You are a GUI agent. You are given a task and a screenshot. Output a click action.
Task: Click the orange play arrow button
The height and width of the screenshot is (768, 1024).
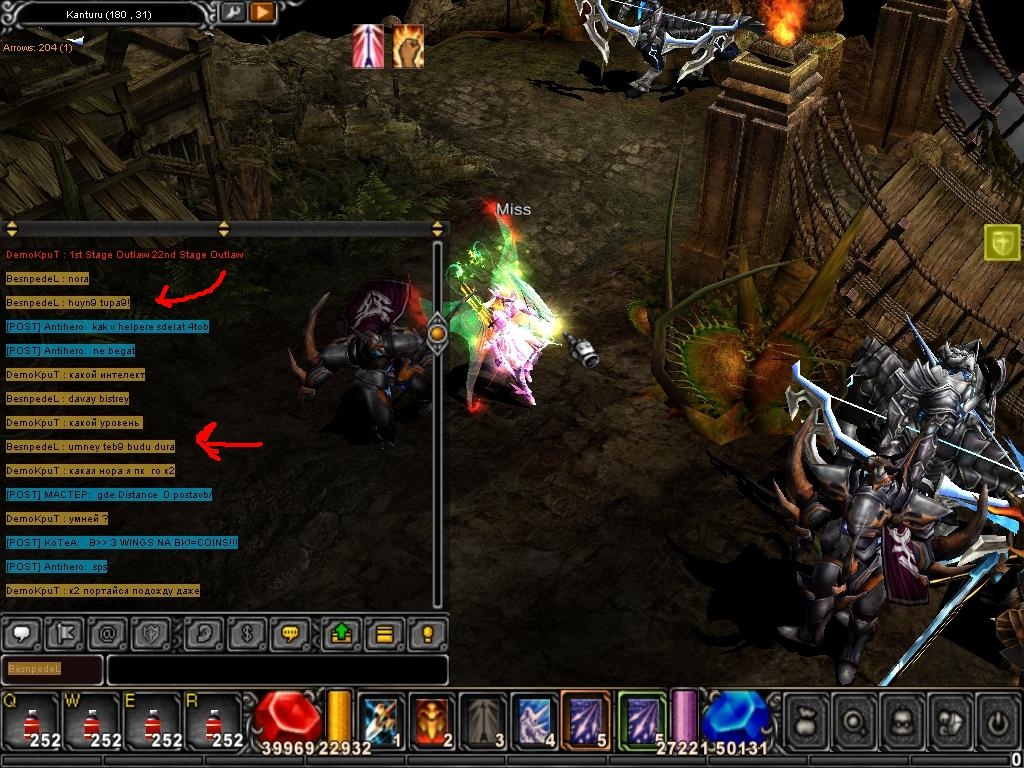(261, 13)
